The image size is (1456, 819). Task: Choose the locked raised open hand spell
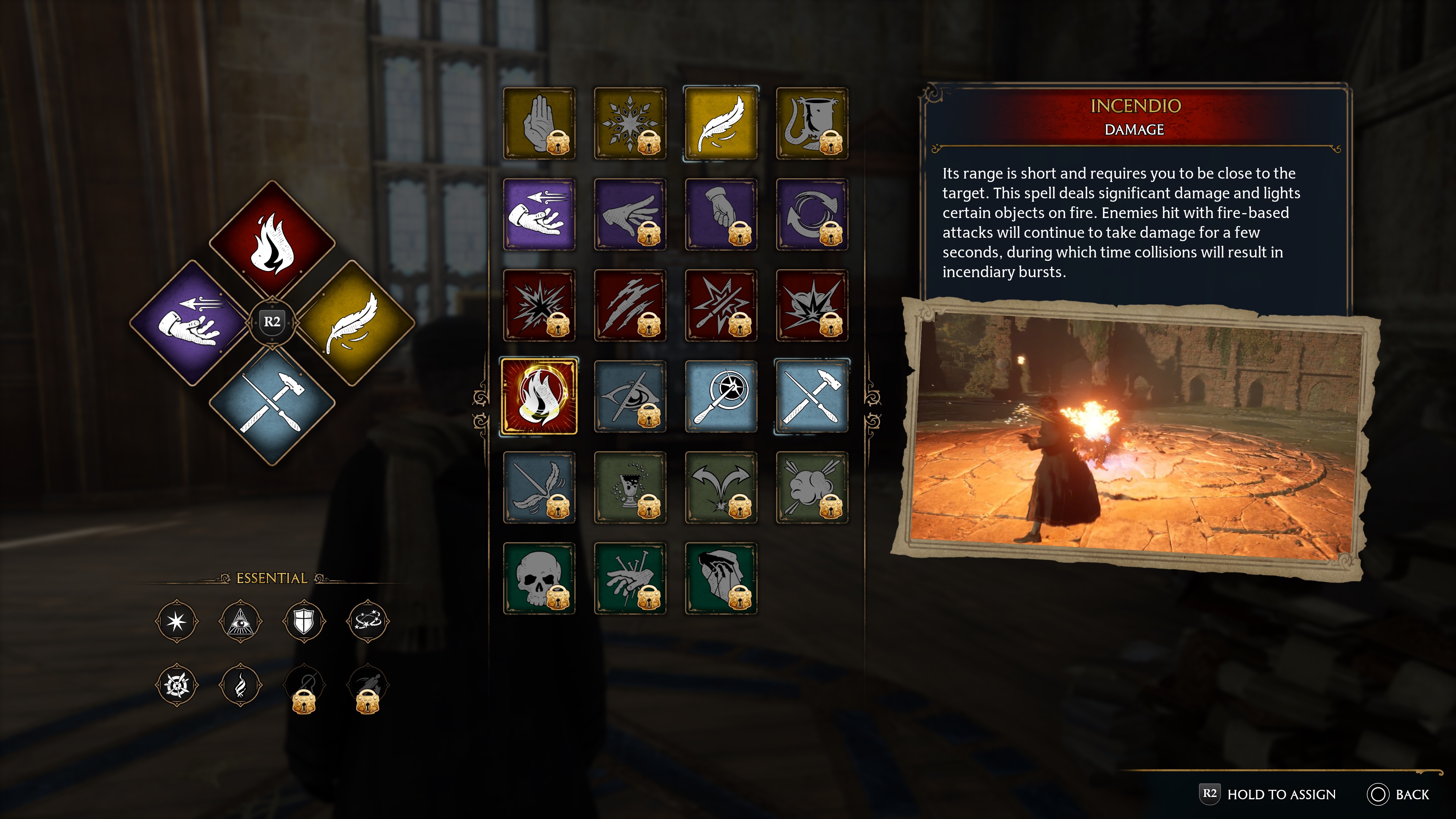click(x=539, y=123)
